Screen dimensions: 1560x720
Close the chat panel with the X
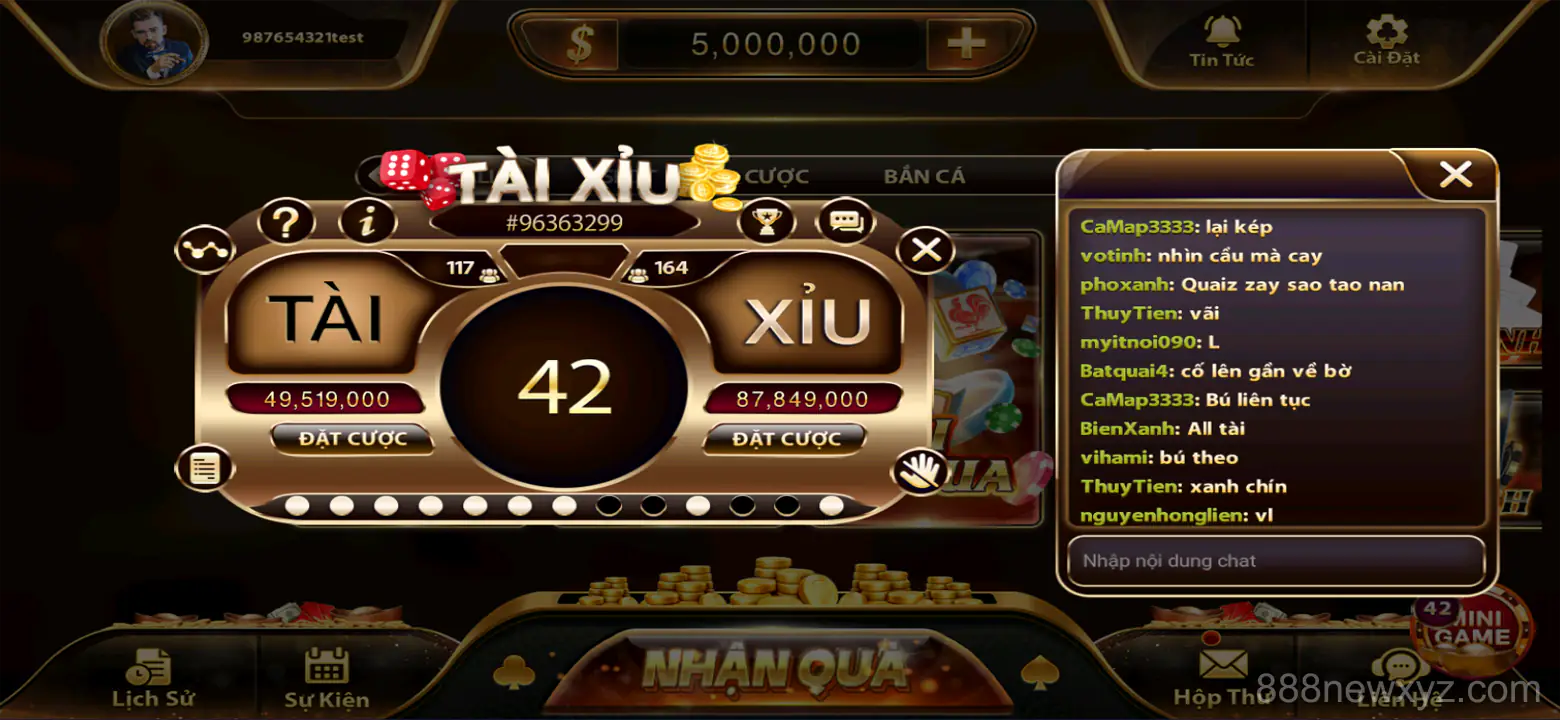coord(1455,172)
